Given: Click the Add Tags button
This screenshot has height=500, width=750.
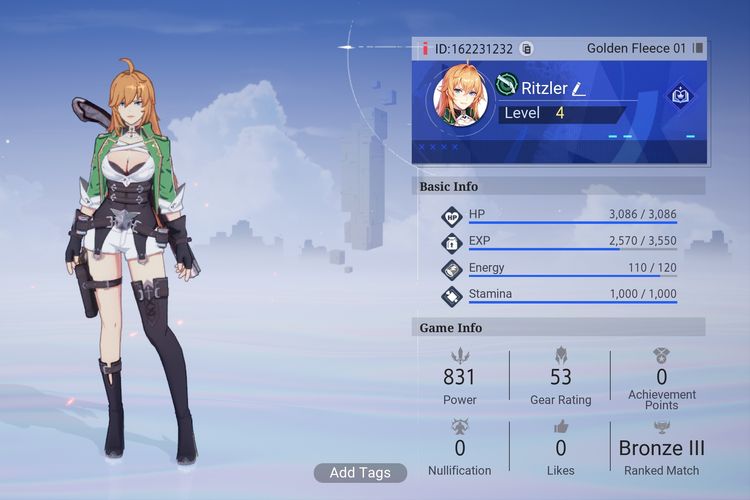Looking at the screenshot, I should pos(360,473).
